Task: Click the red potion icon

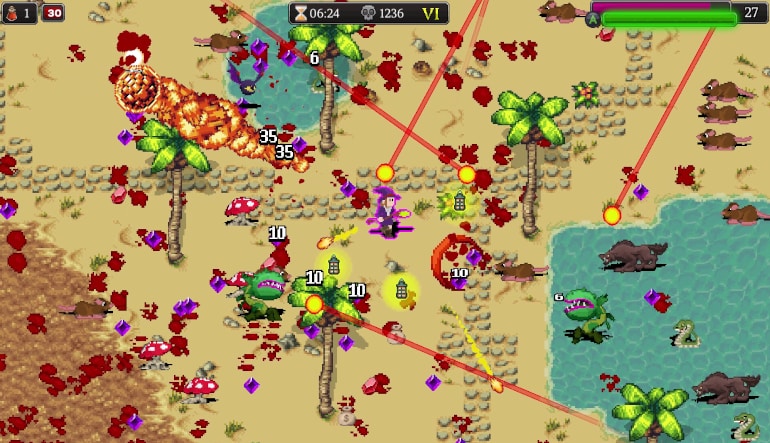Action: [13, 13]
